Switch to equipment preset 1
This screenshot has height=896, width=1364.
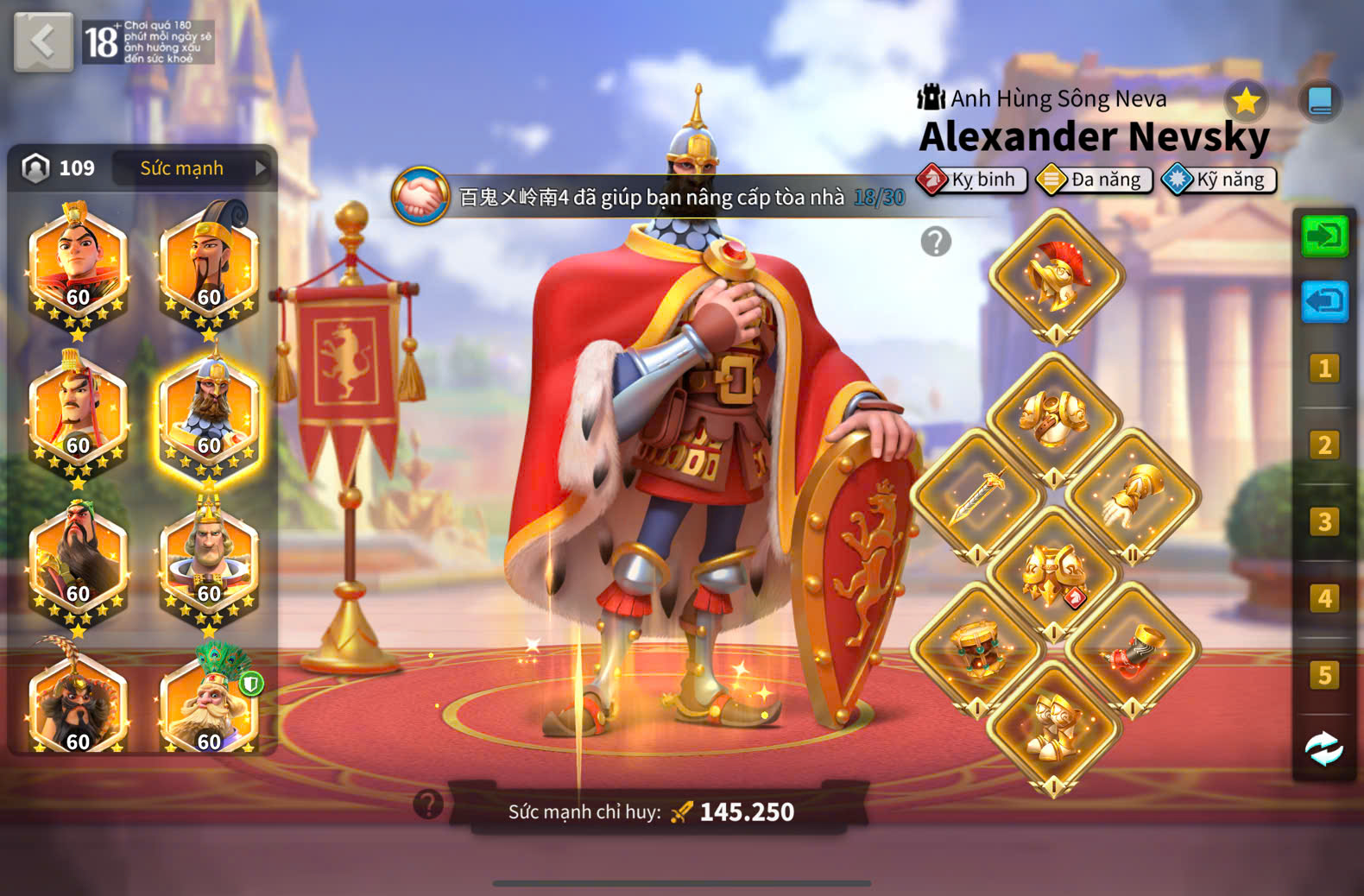[x=1323, y=369]
